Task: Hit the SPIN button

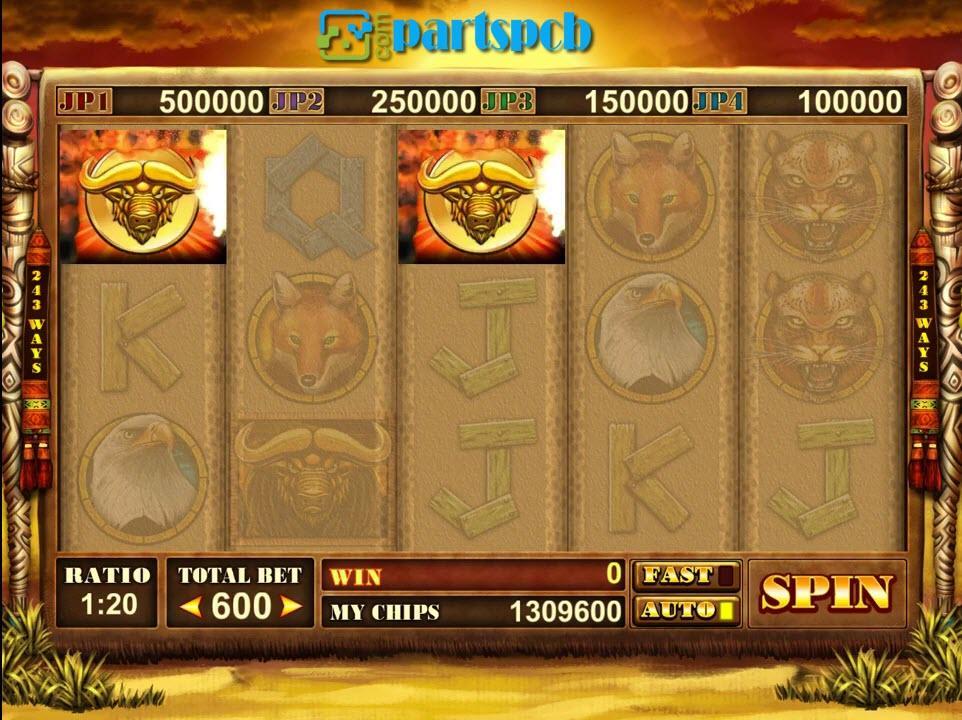Action: (x=826, y=593)
